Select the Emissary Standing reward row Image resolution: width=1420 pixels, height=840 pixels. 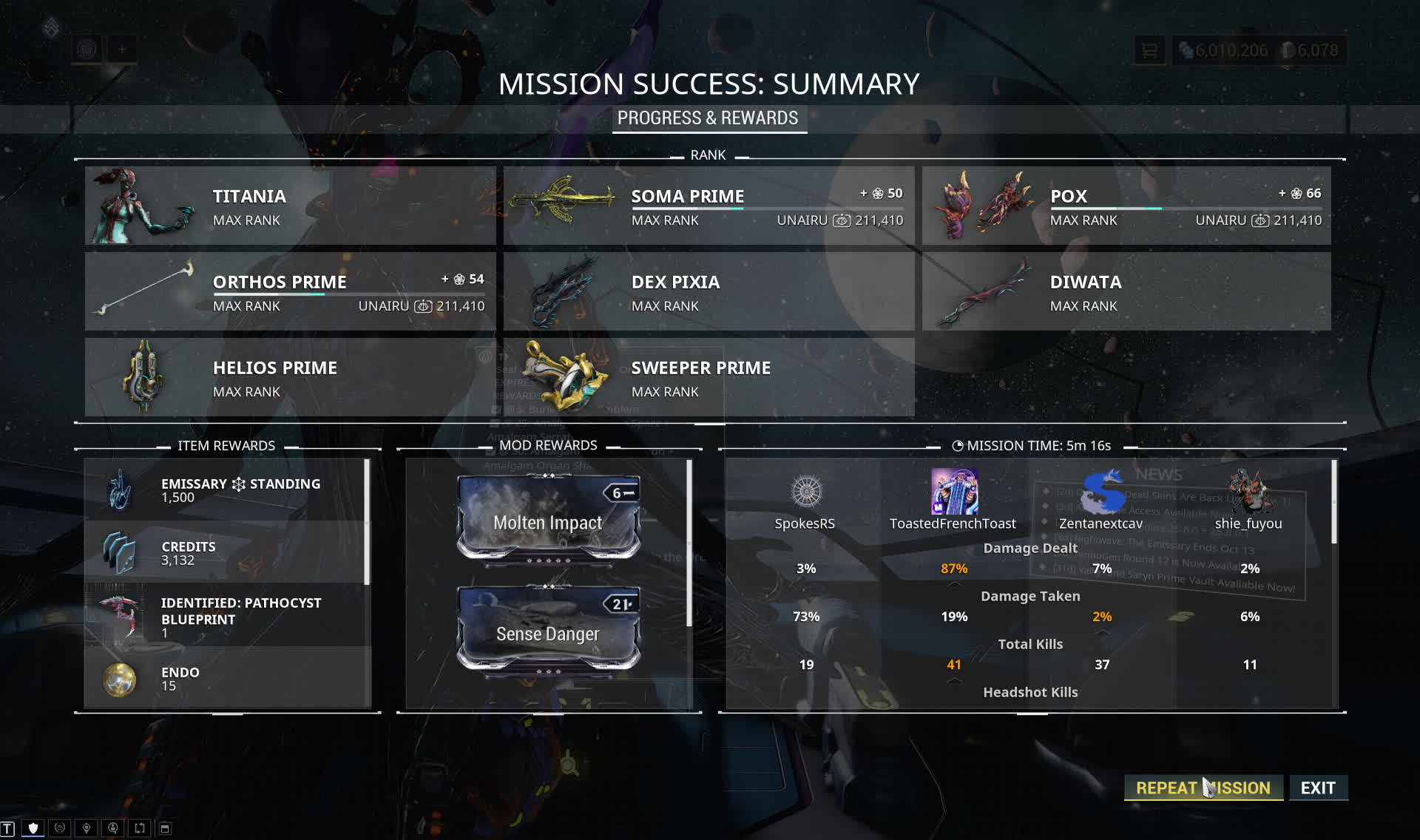coord(226,490)
